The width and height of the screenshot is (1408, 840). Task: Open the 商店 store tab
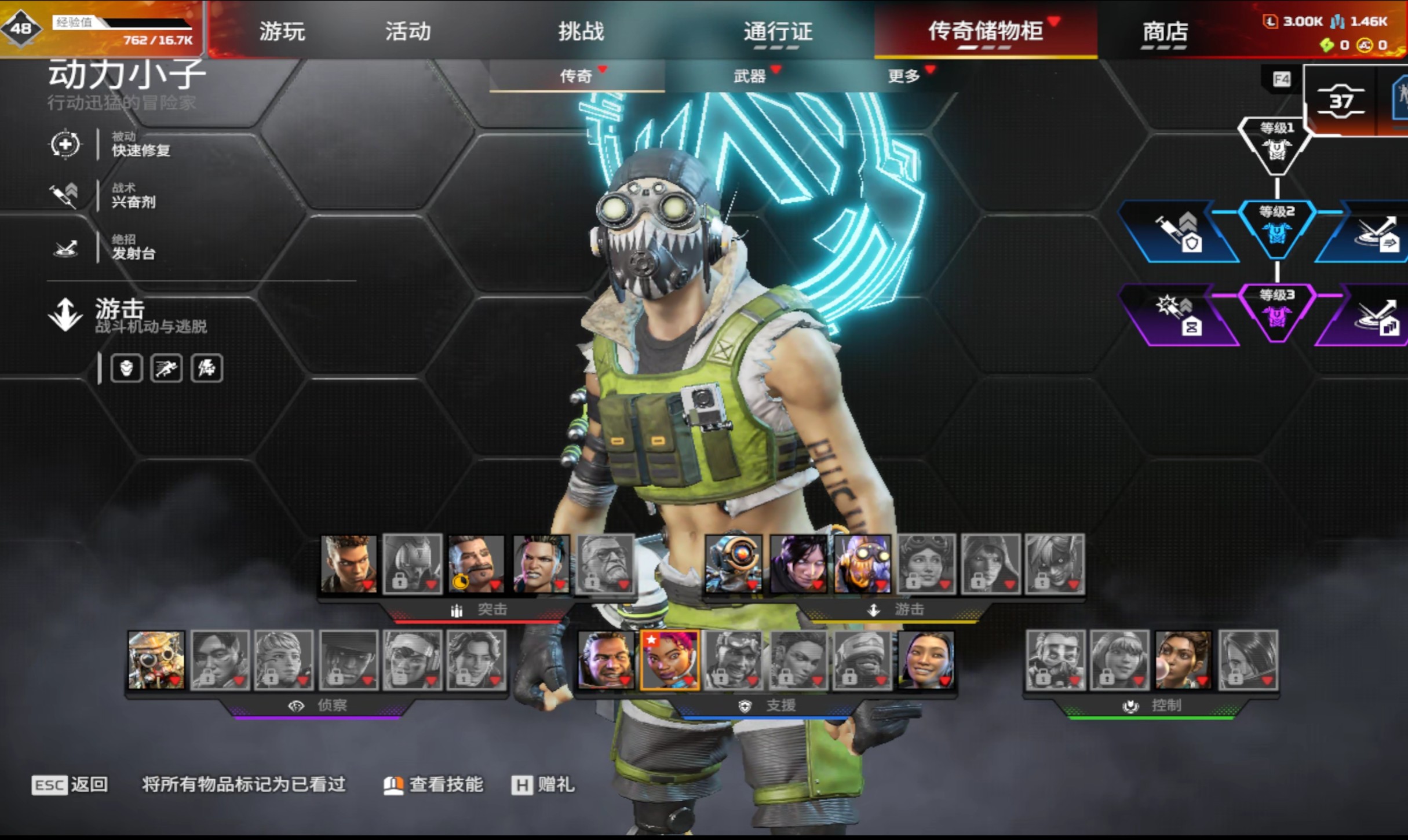click(x=1165, y=31)
